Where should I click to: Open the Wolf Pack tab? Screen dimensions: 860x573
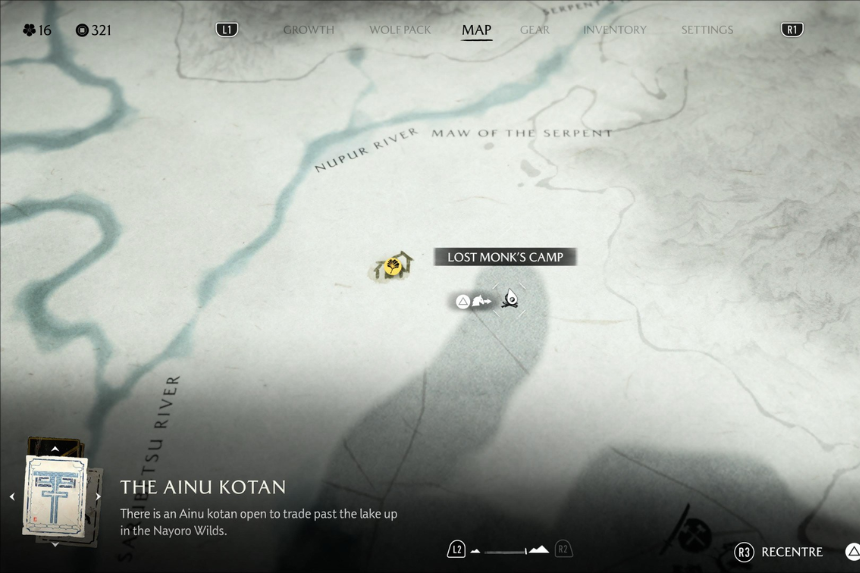[400, 30]
